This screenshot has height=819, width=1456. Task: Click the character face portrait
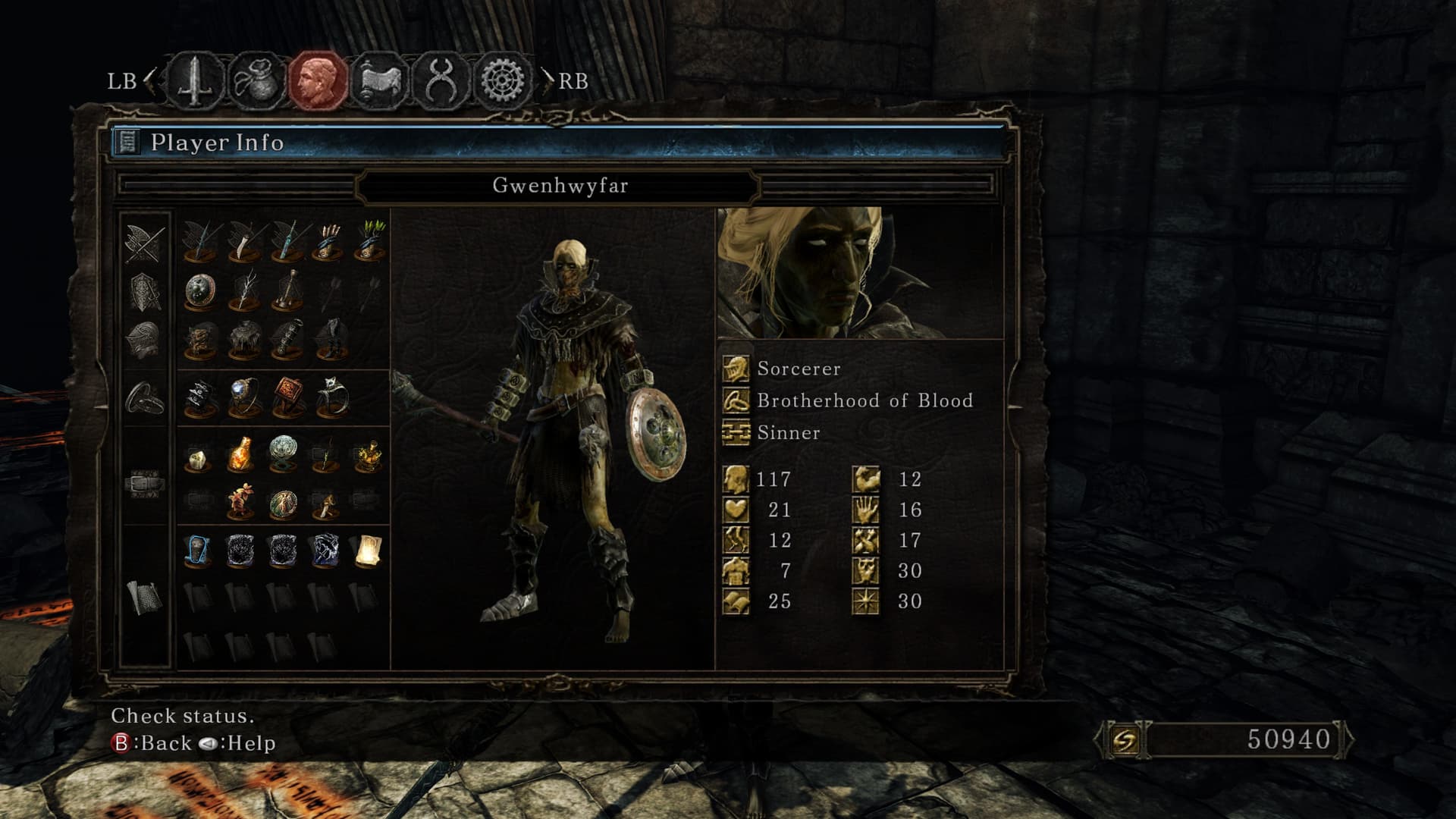(x=860, y=273)
